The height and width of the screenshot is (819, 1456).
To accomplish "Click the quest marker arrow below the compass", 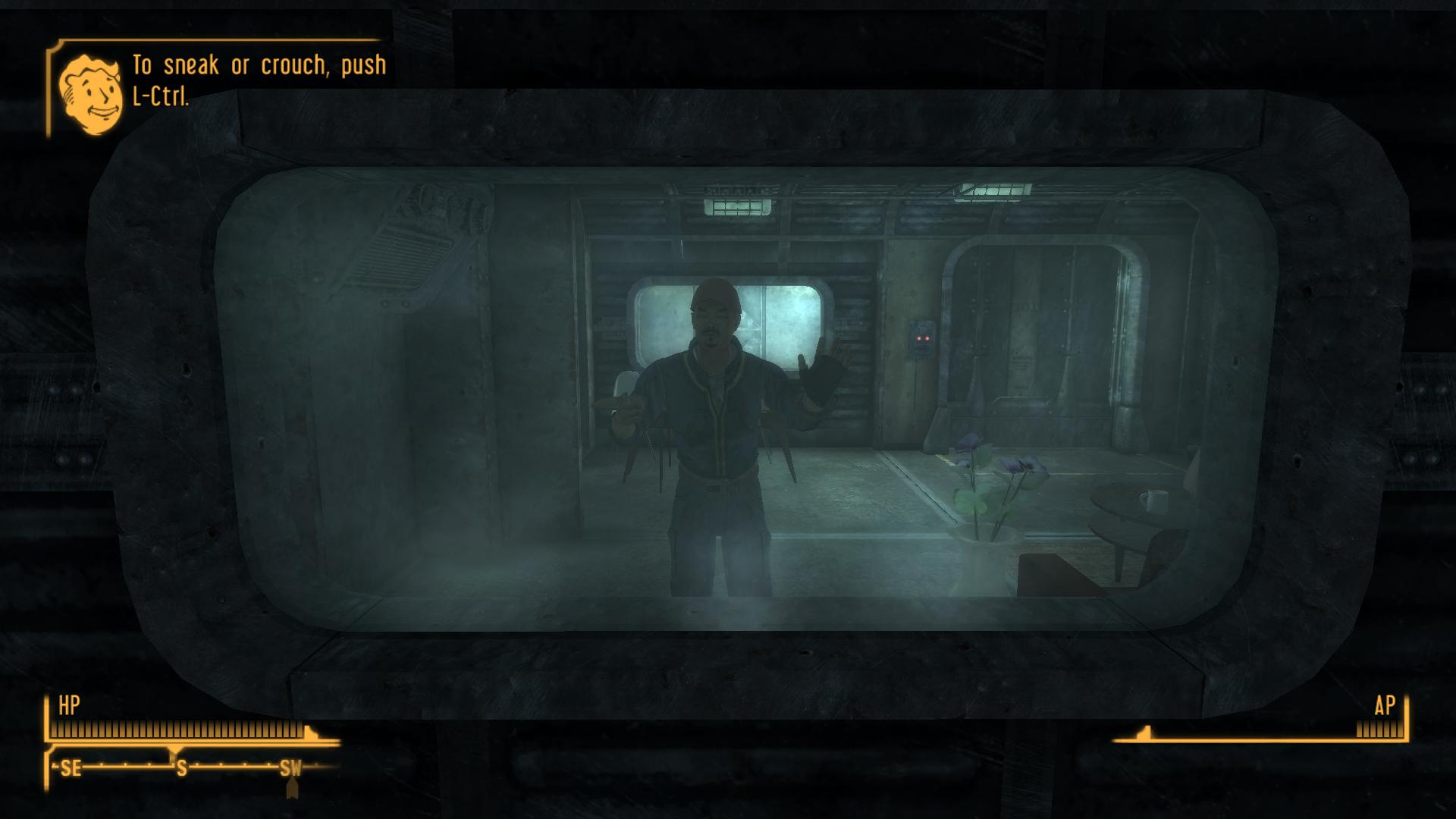I will coord(292,789).
